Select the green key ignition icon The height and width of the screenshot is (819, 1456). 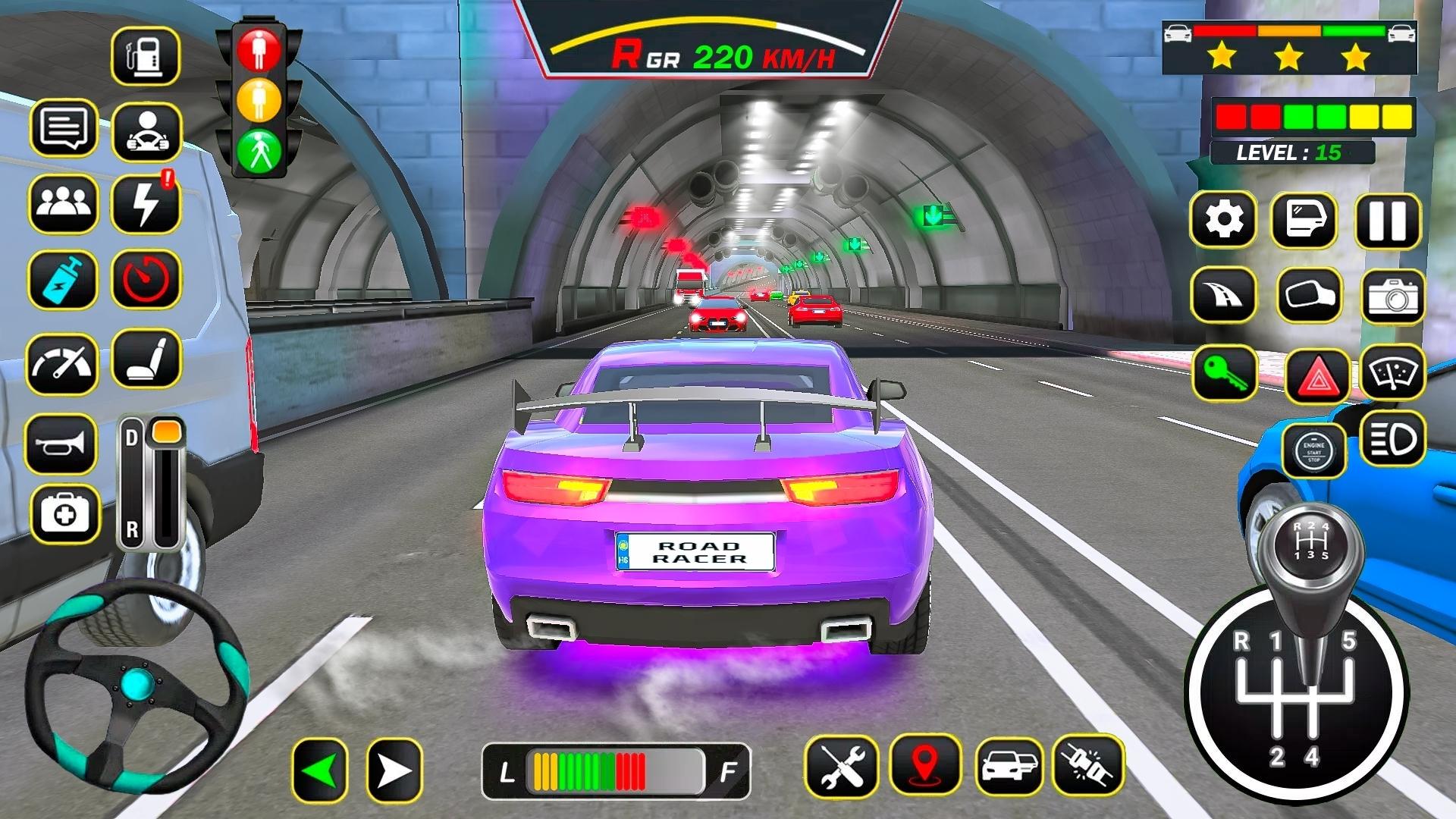tap(1225, 373)
